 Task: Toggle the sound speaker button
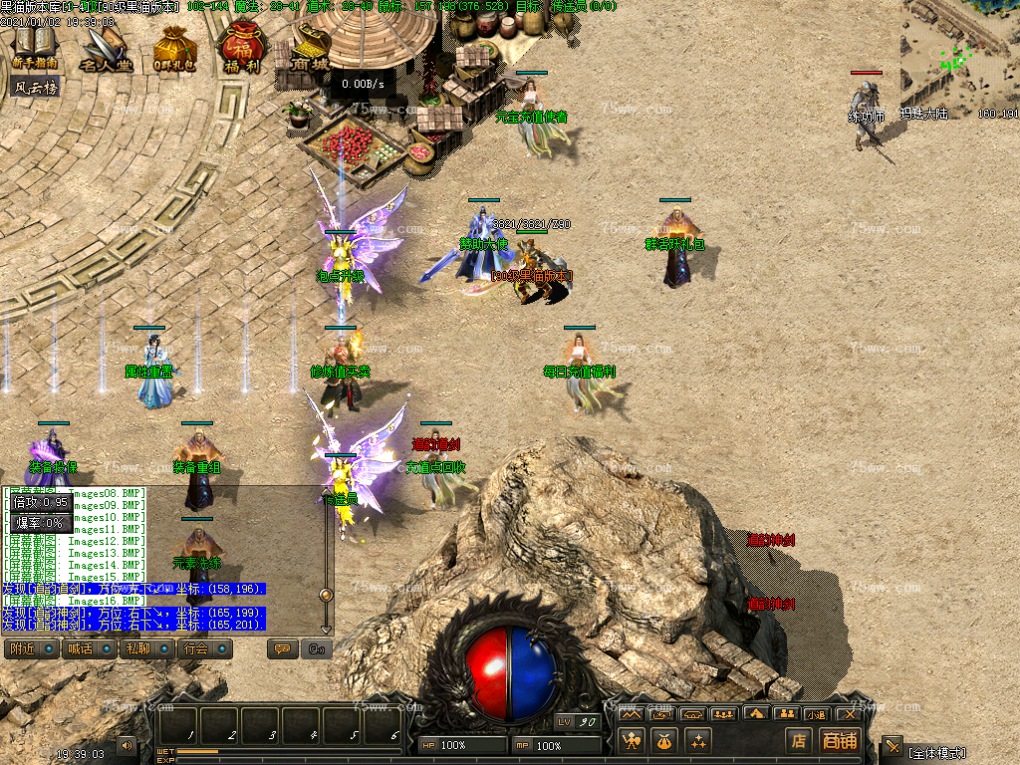pos(127,745)
